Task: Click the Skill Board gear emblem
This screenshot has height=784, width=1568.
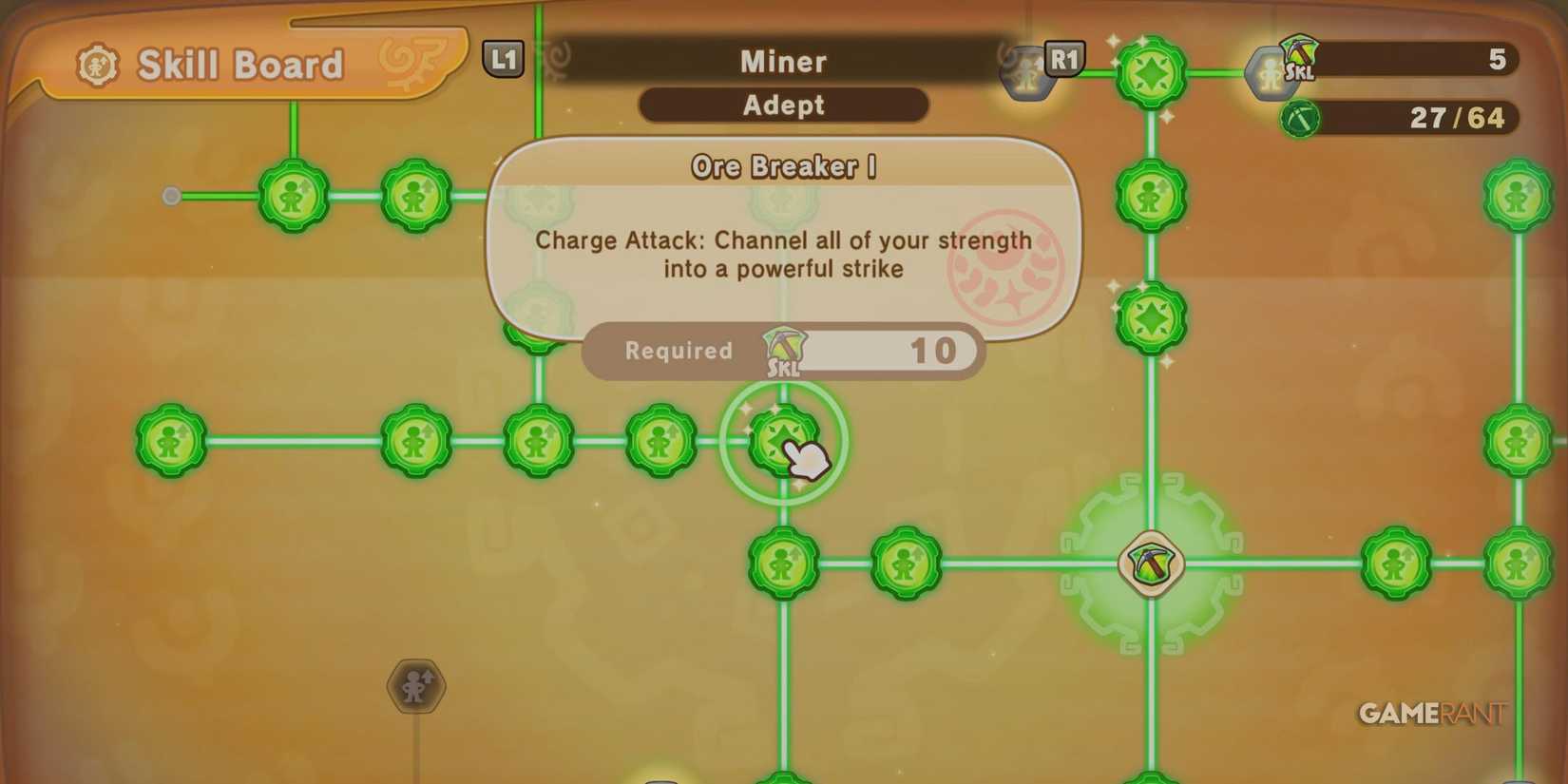Action: coord(100,64)
